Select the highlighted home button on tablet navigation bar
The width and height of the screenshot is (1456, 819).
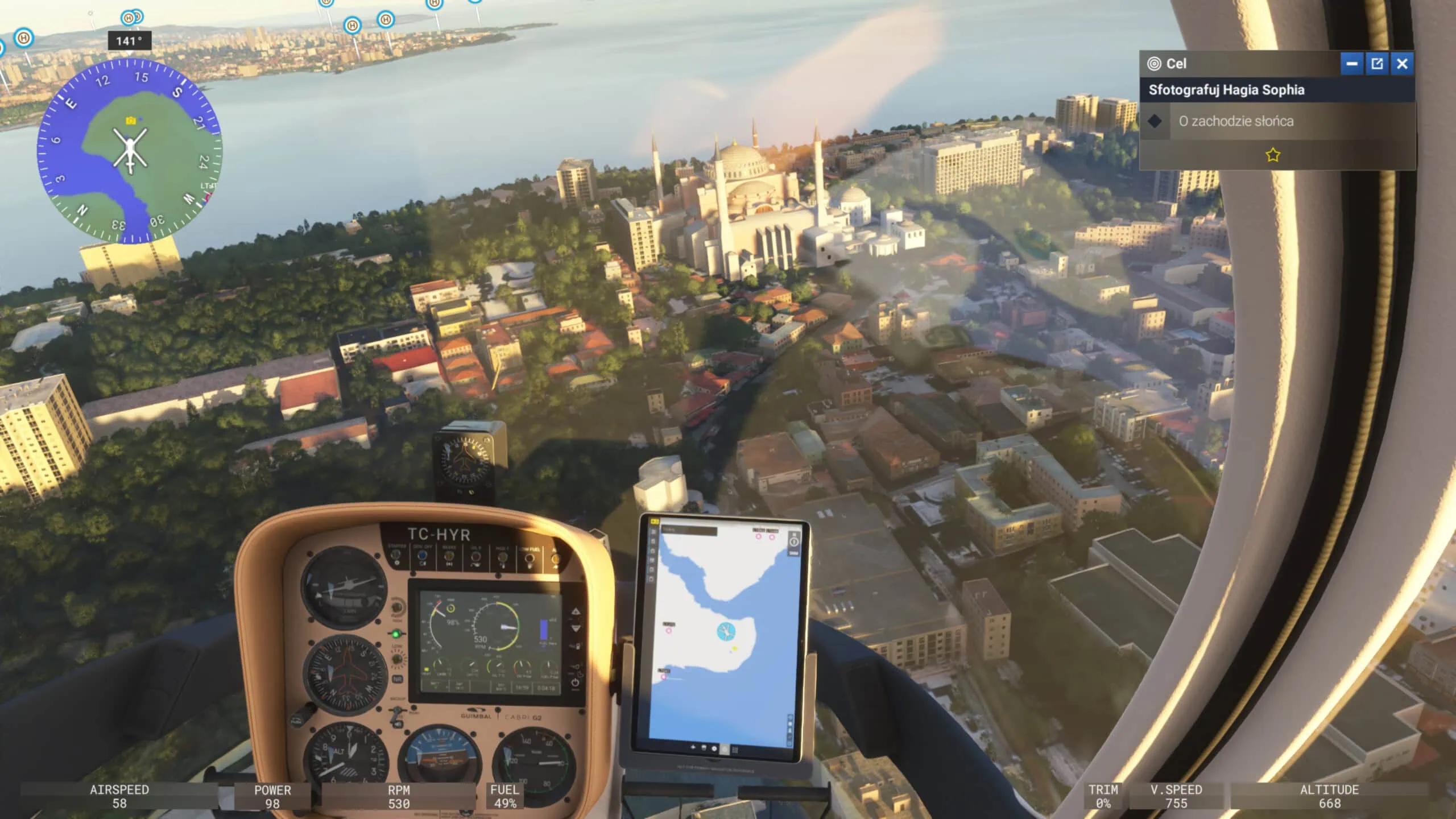(724, 748)
